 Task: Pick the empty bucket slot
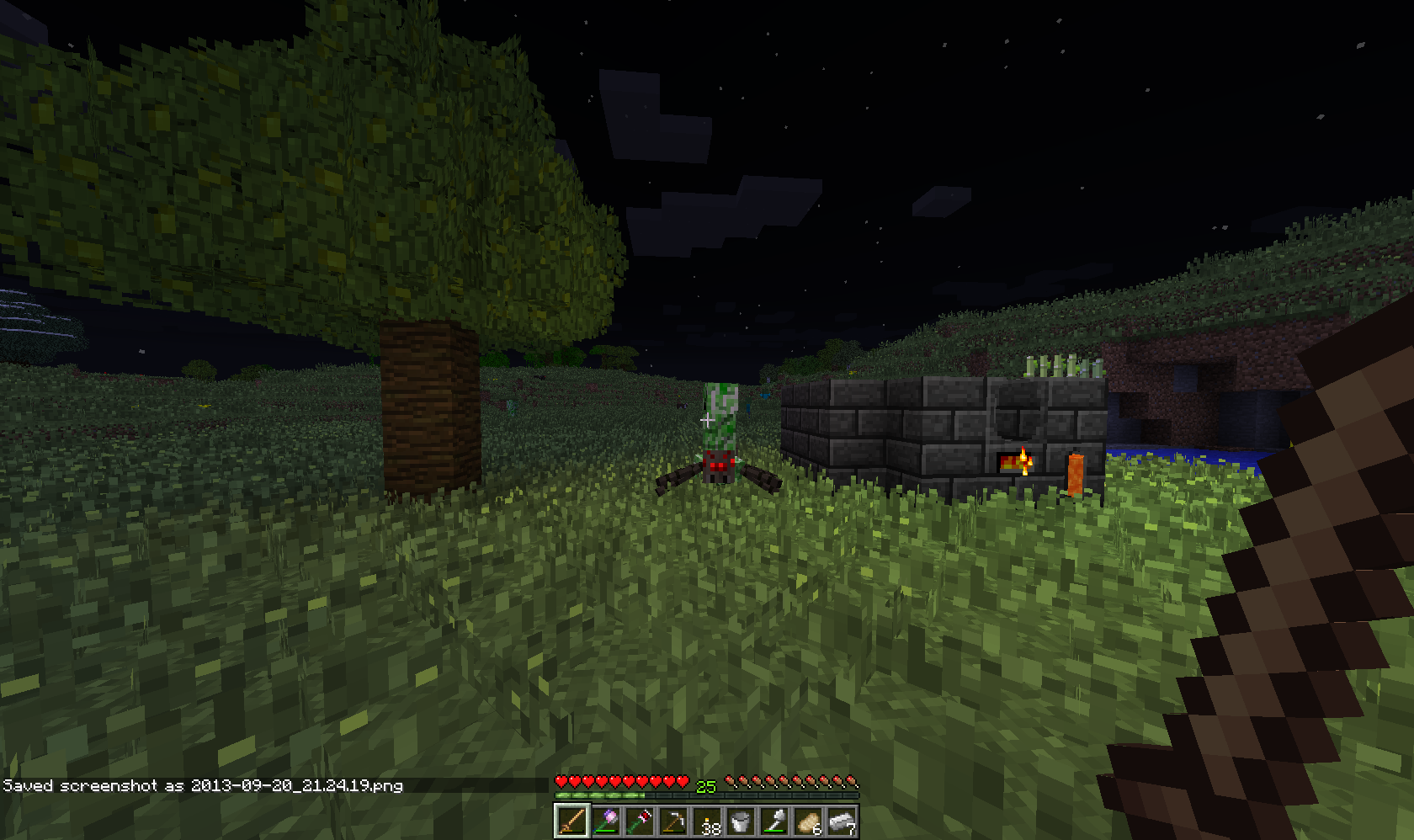point(741,821)
